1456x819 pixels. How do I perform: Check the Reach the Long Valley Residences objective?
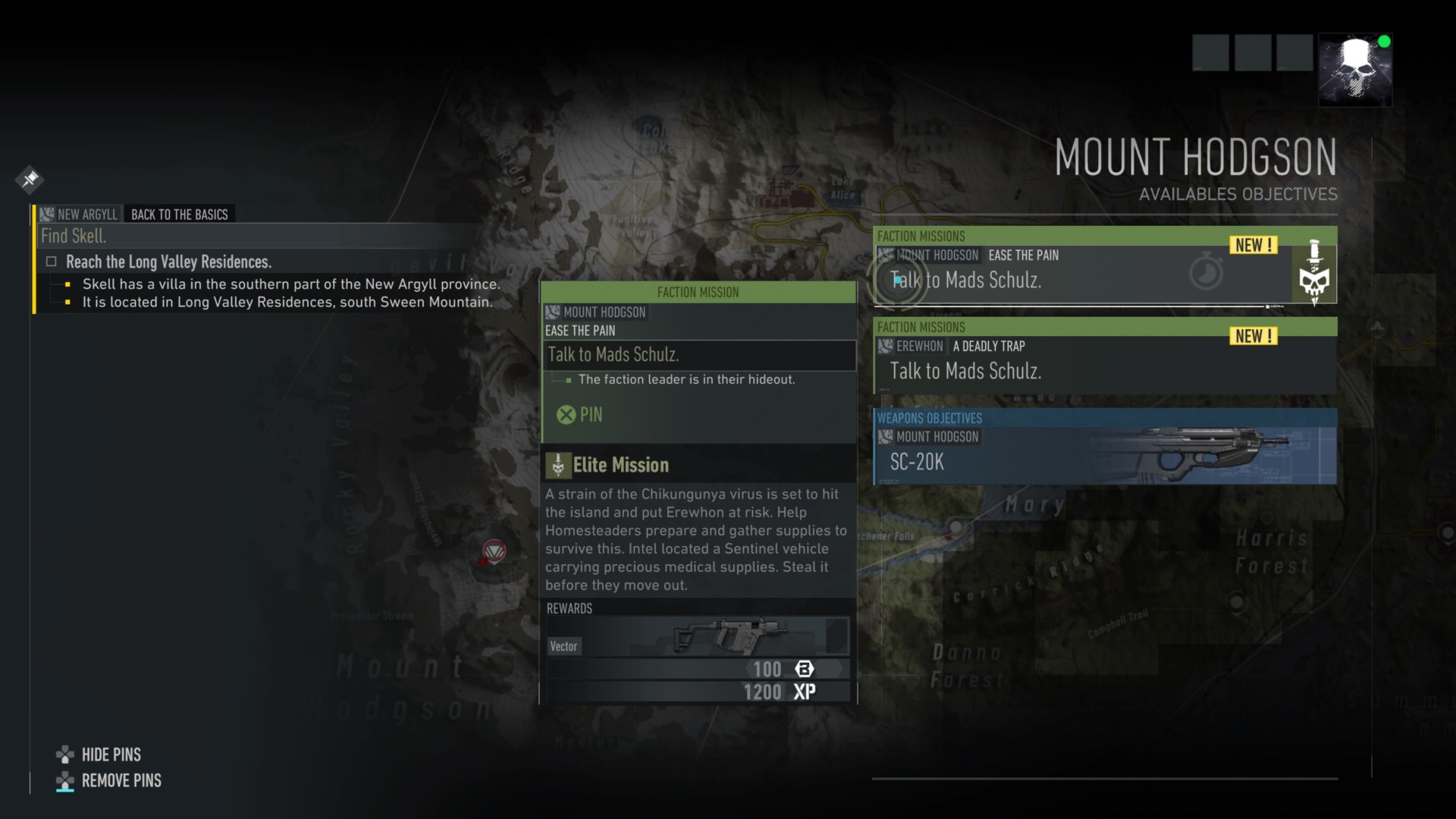tap(51, 261)
